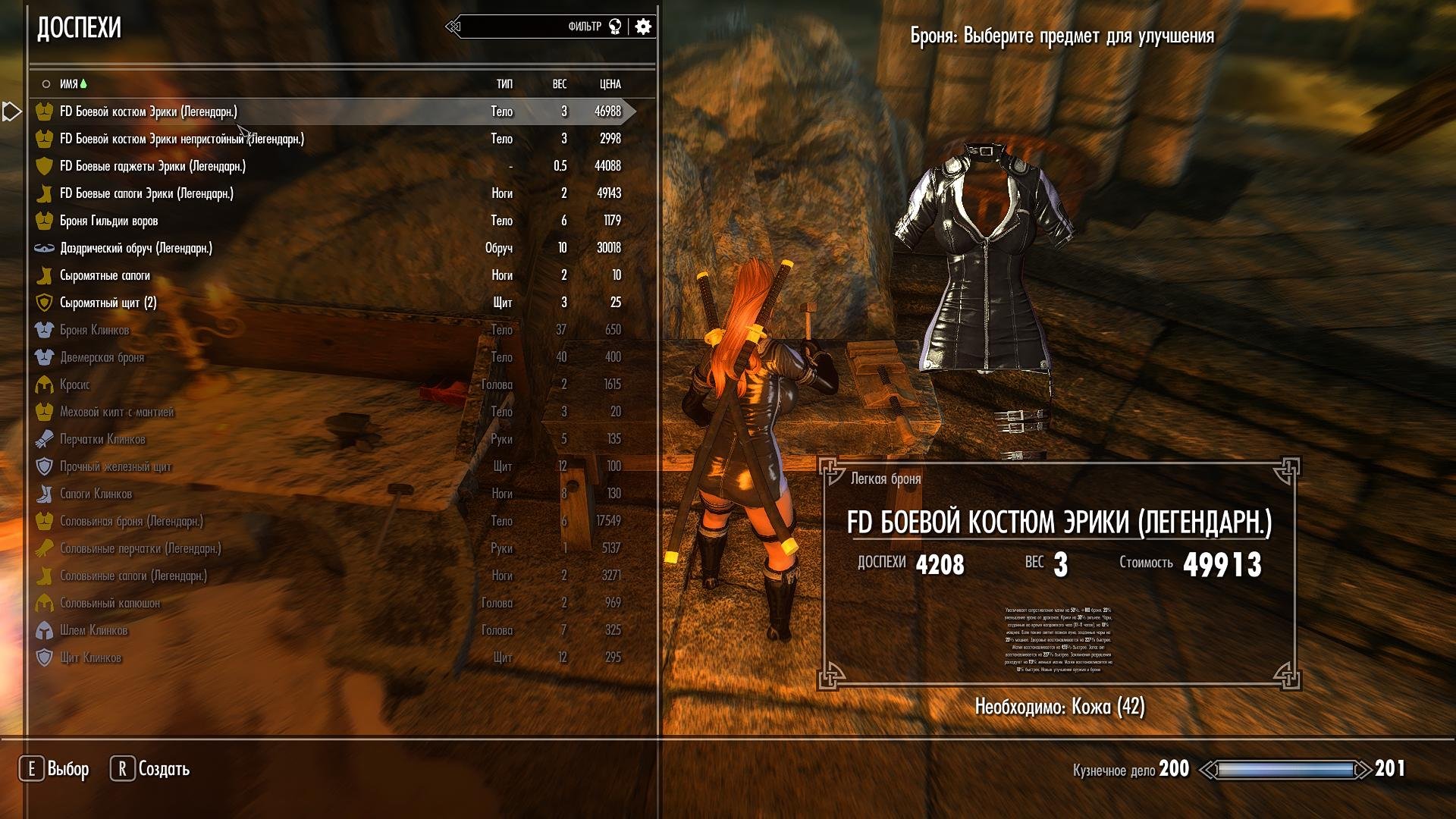Sort items by ВЕС column

(x=560, y=84)
